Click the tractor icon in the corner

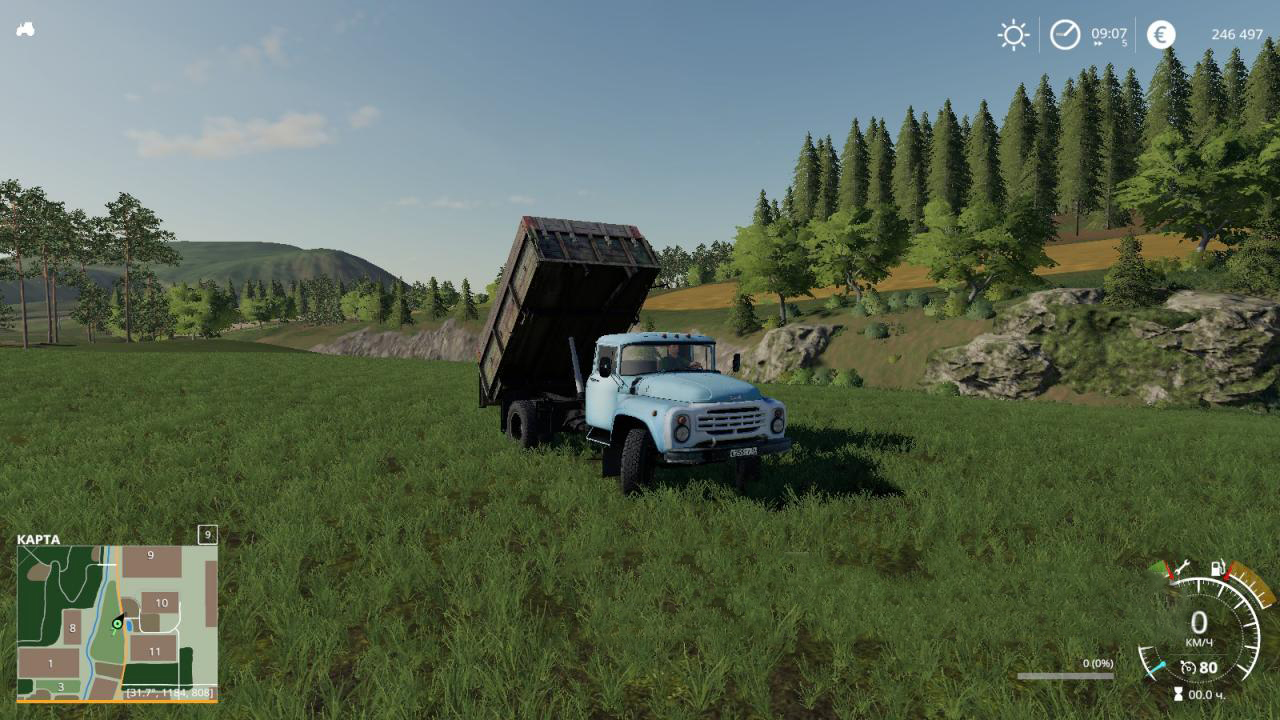coord(25,29)
